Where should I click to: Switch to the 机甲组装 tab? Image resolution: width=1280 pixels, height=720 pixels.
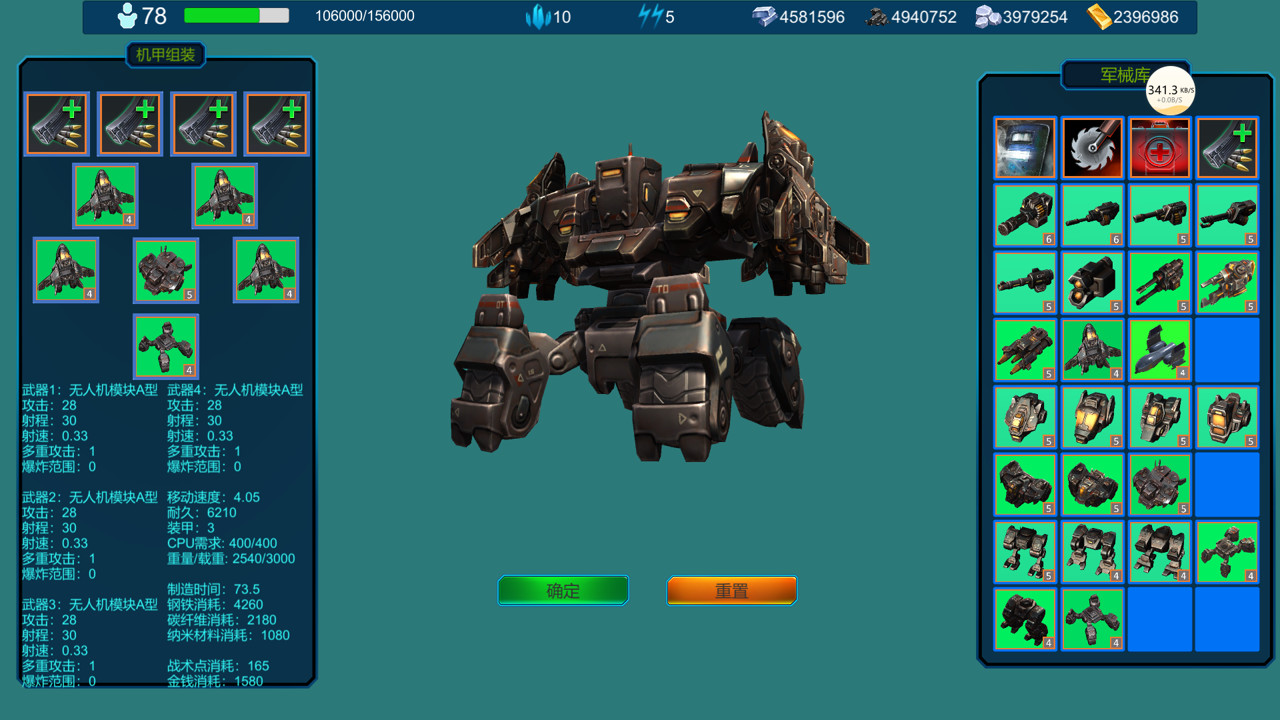[x=164, y=55]
